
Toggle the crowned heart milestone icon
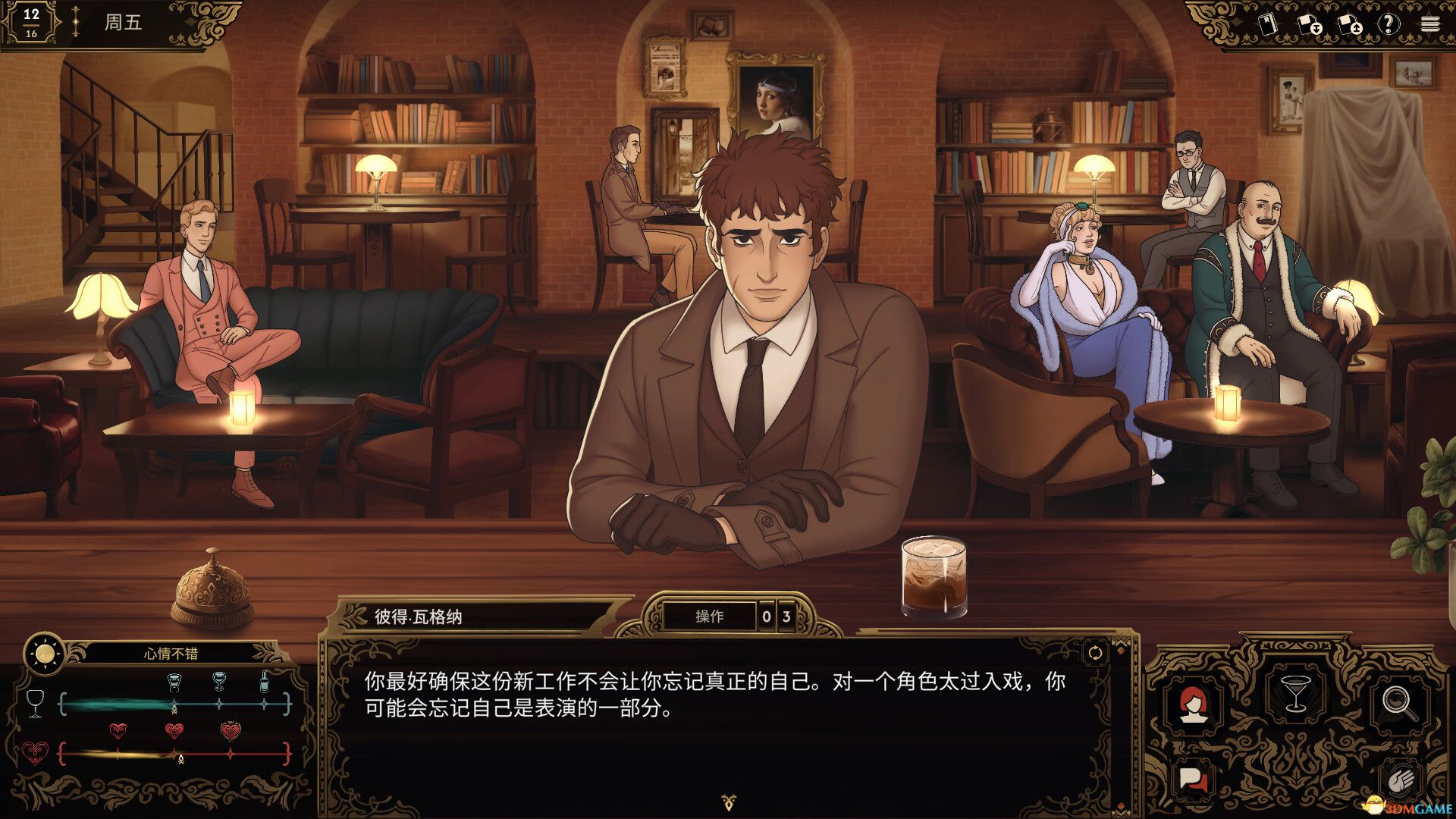[231, 731]
